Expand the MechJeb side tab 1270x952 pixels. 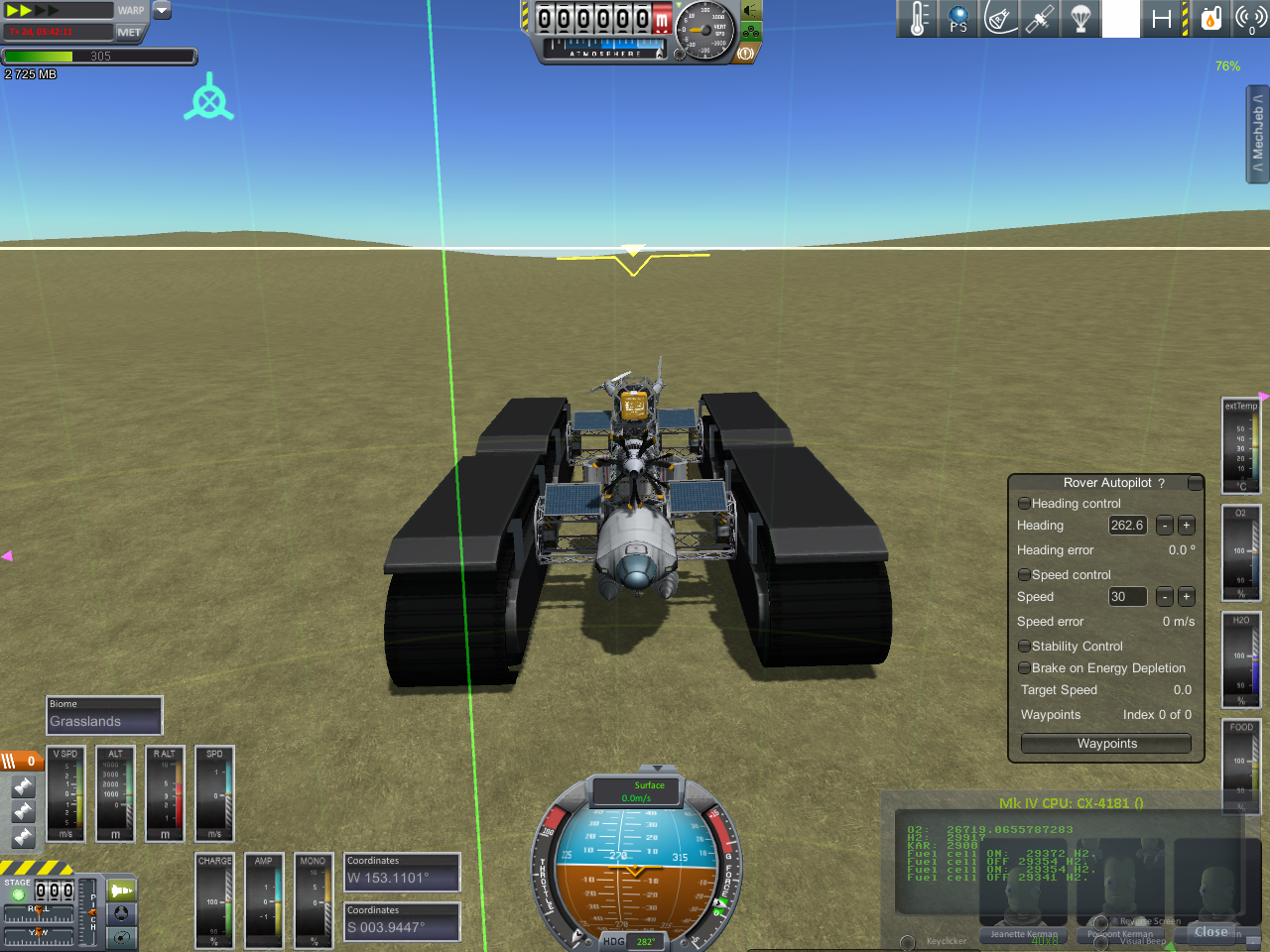pos(1257,134)
